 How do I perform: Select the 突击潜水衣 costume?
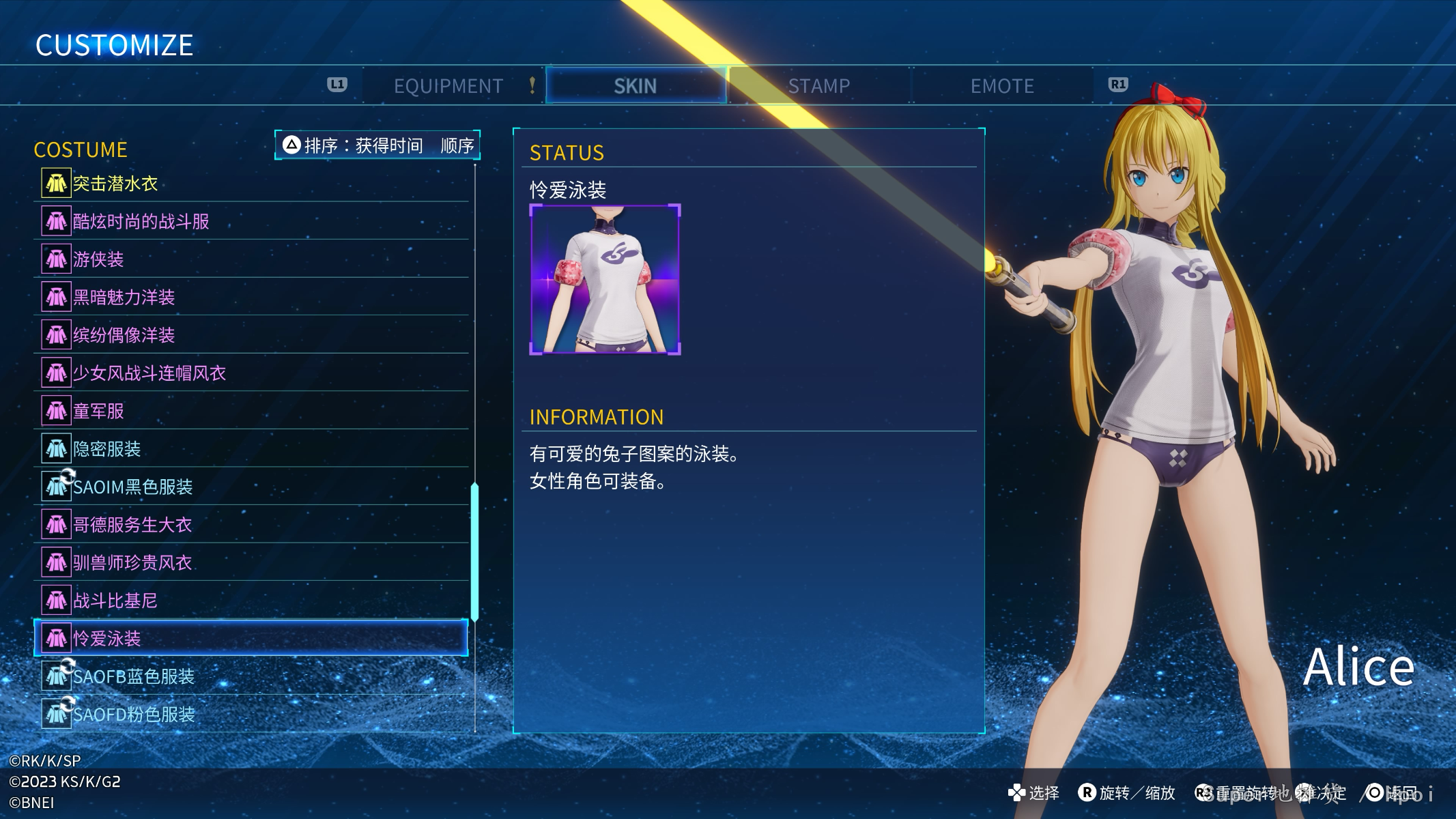(x=251, y=184)
